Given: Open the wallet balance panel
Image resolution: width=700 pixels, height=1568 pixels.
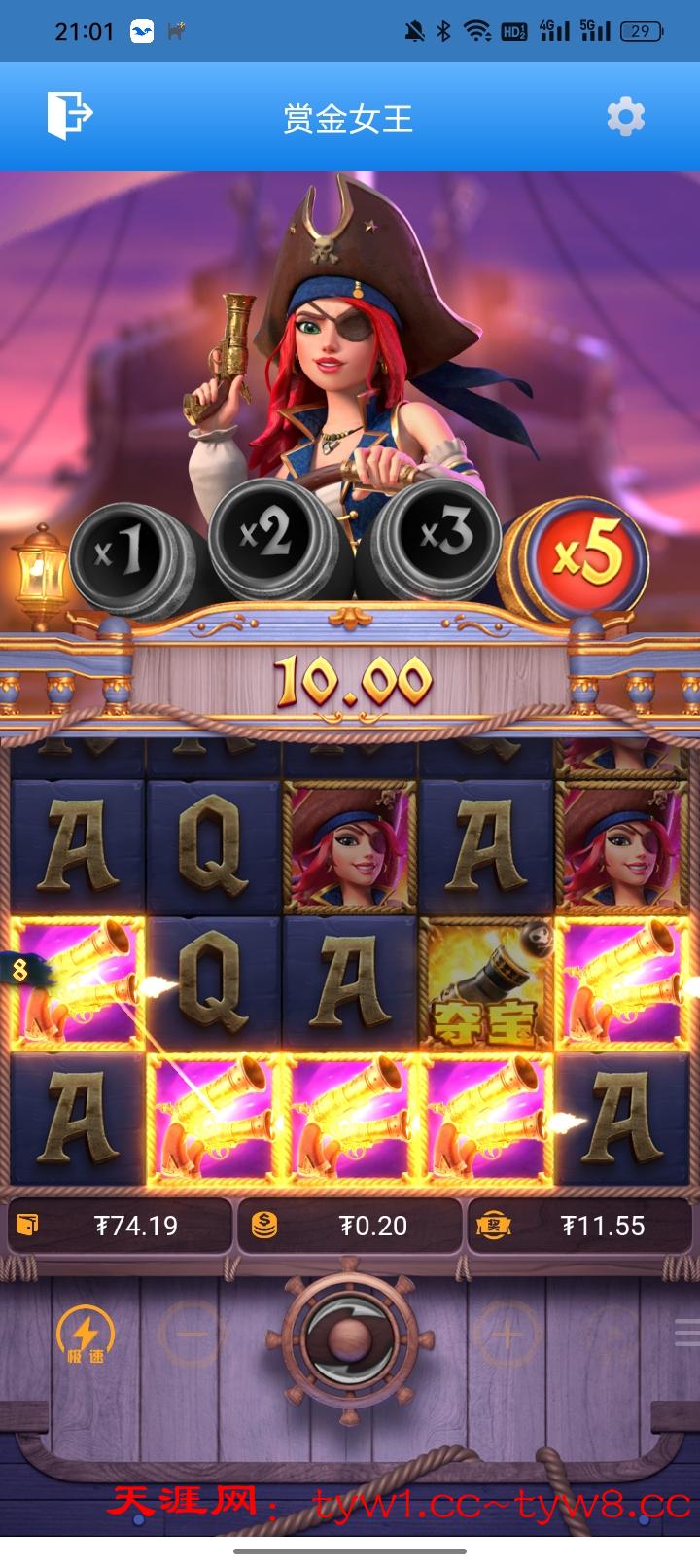Looking at the screenshot, I should click(x=121, y=1226).
